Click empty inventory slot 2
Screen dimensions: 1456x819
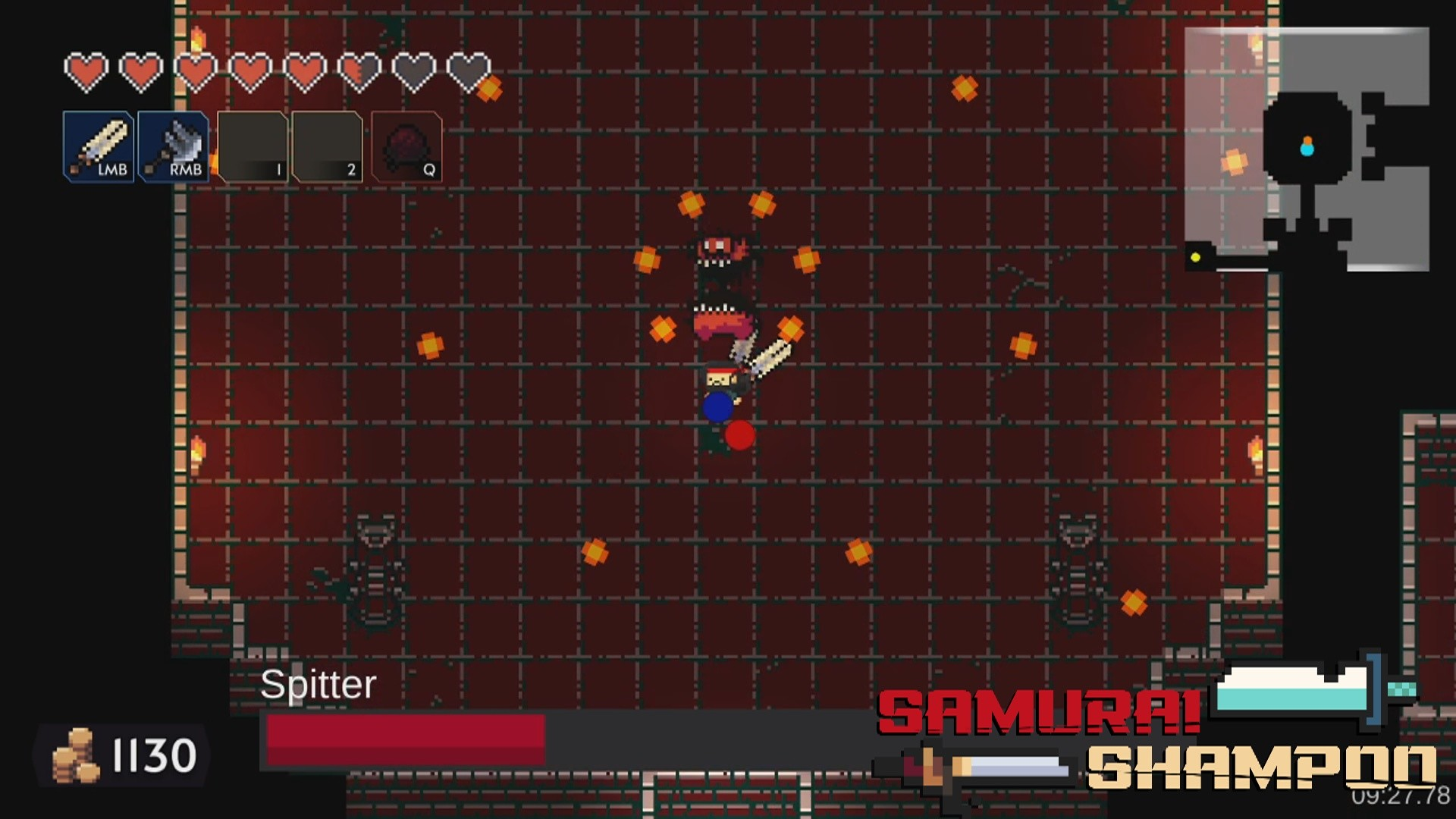pos(326,146)
